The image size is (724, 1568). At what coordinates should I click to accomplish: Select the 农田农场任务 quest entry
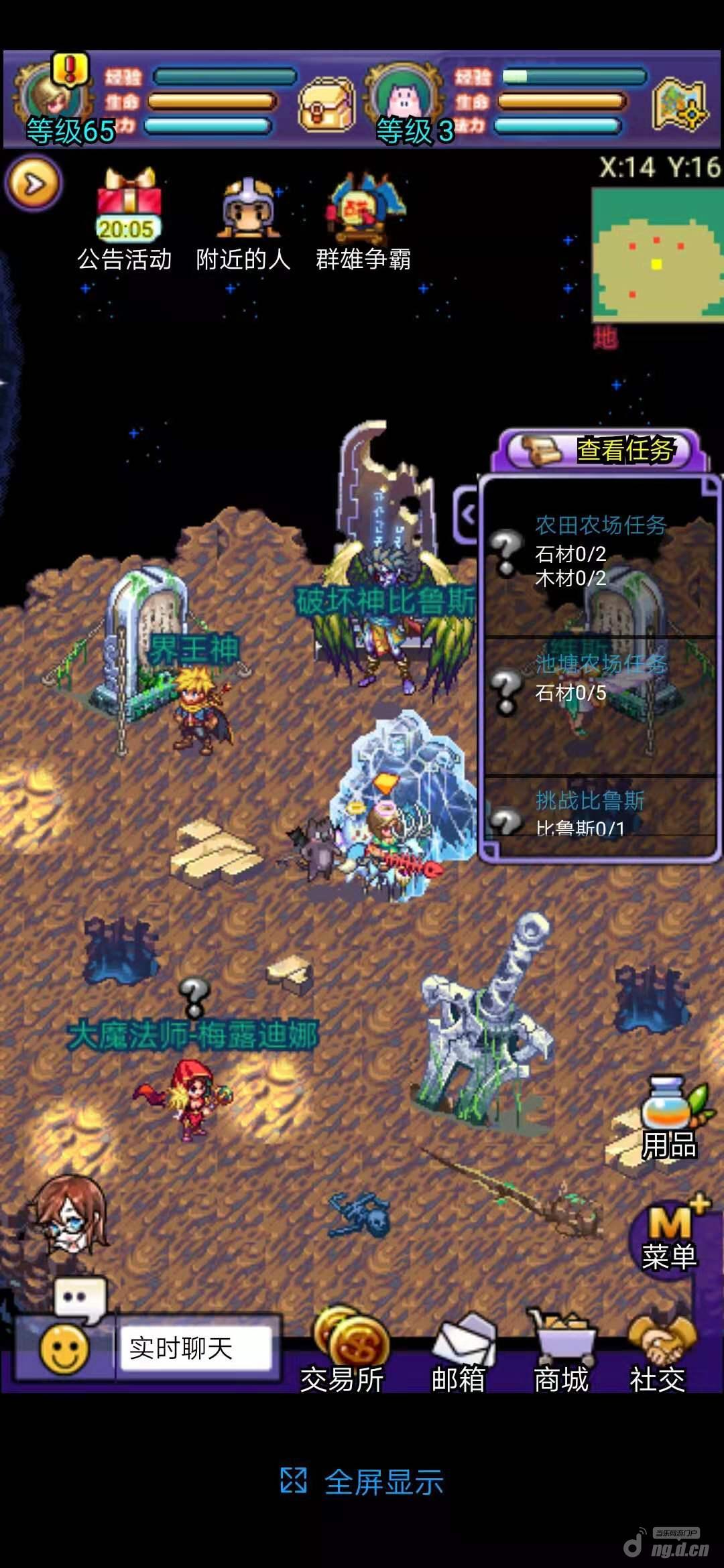pos(599,551)
